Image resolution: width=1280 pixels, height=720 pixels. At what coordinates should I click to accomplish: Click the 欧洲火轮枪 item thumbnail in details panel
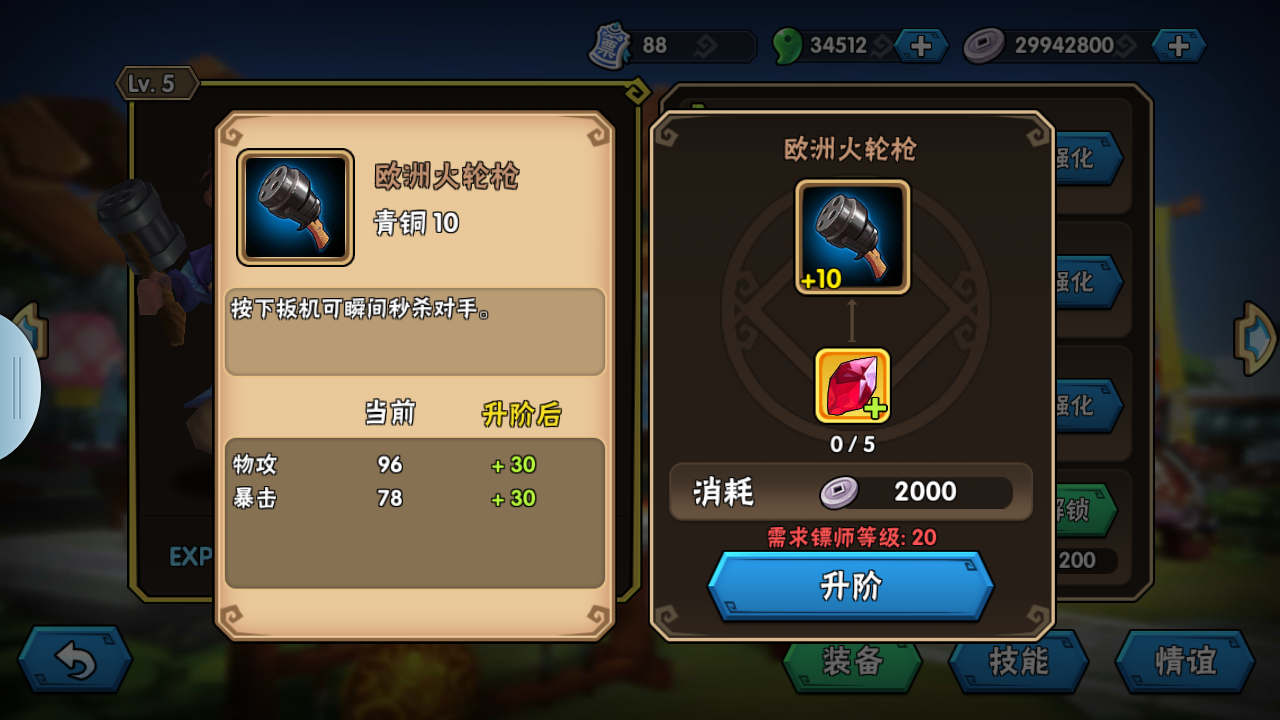click(295, 208)
